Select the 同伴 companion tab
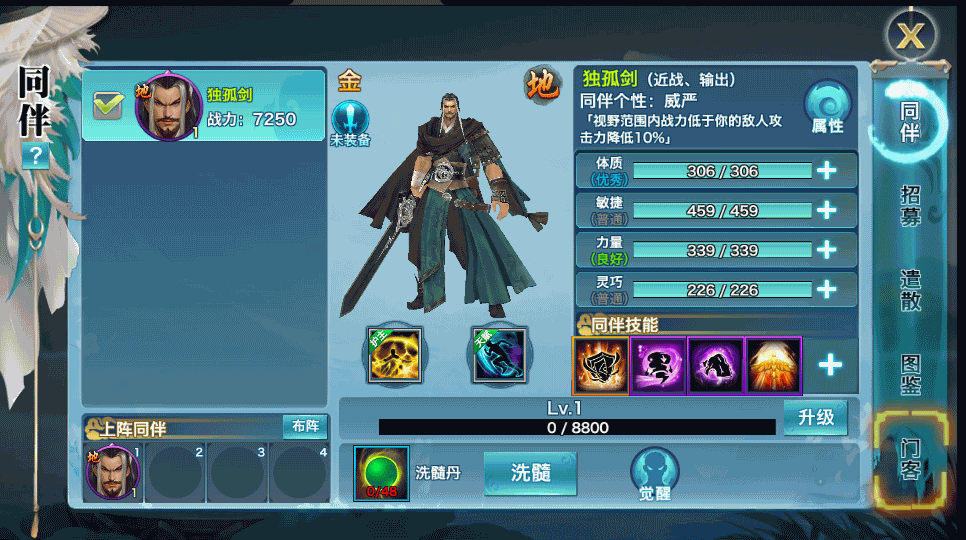The width and height of the screenshot is (966, 540). (910, 120)
